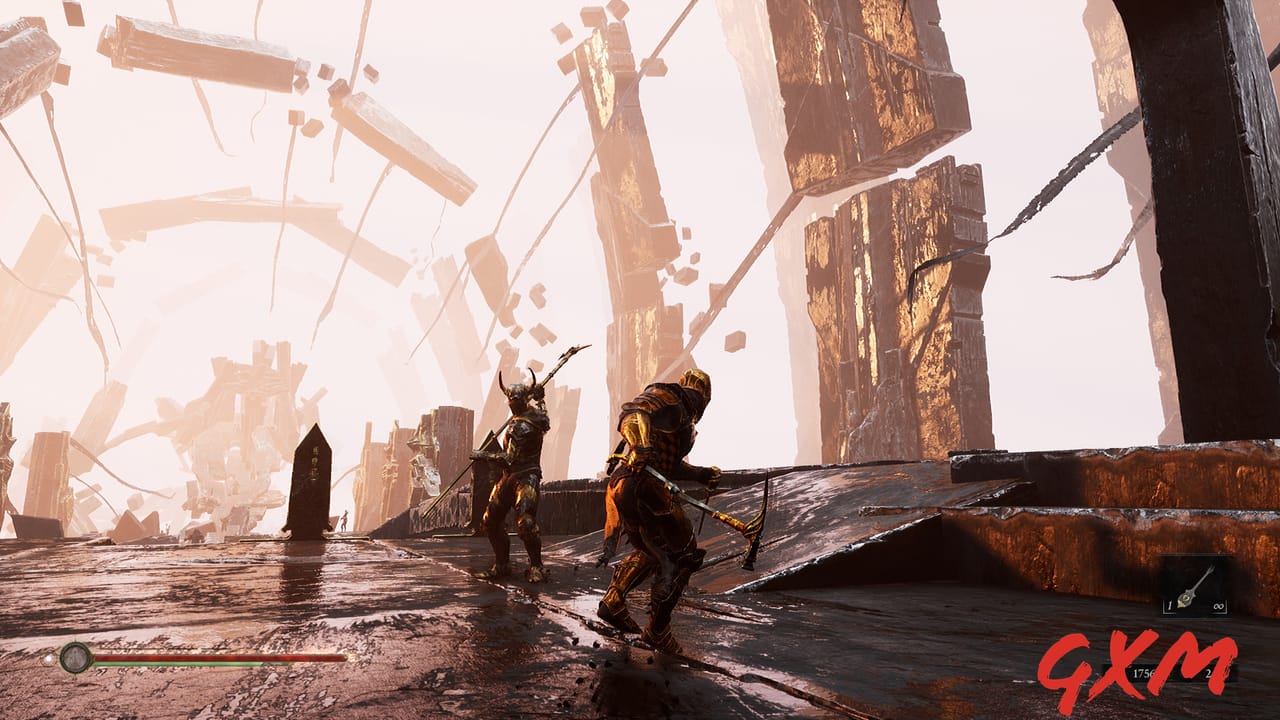Click the infinity symbol on the item slot
1280x720 pixels.
pos(1219,606)
